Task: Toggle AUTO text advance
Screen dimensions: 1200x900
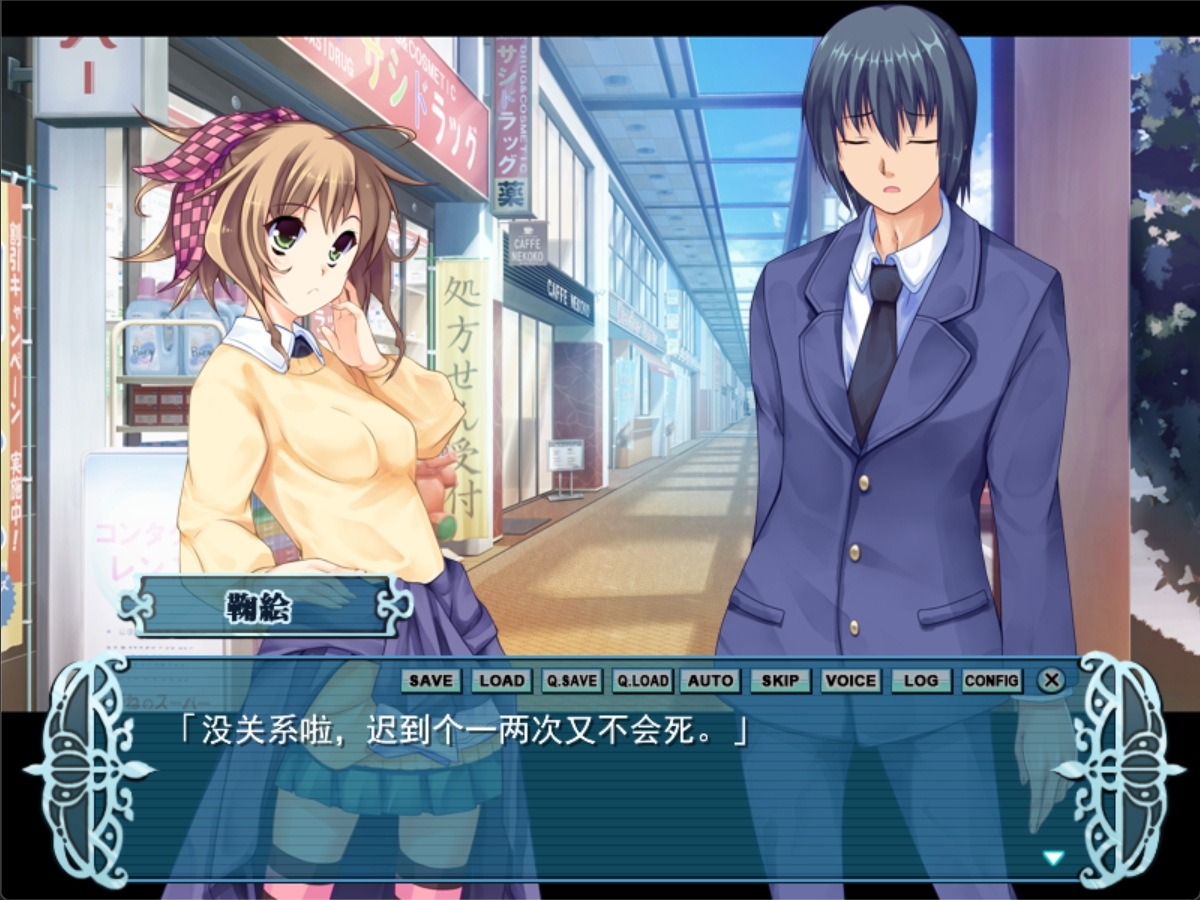Action: click(711, 681)
